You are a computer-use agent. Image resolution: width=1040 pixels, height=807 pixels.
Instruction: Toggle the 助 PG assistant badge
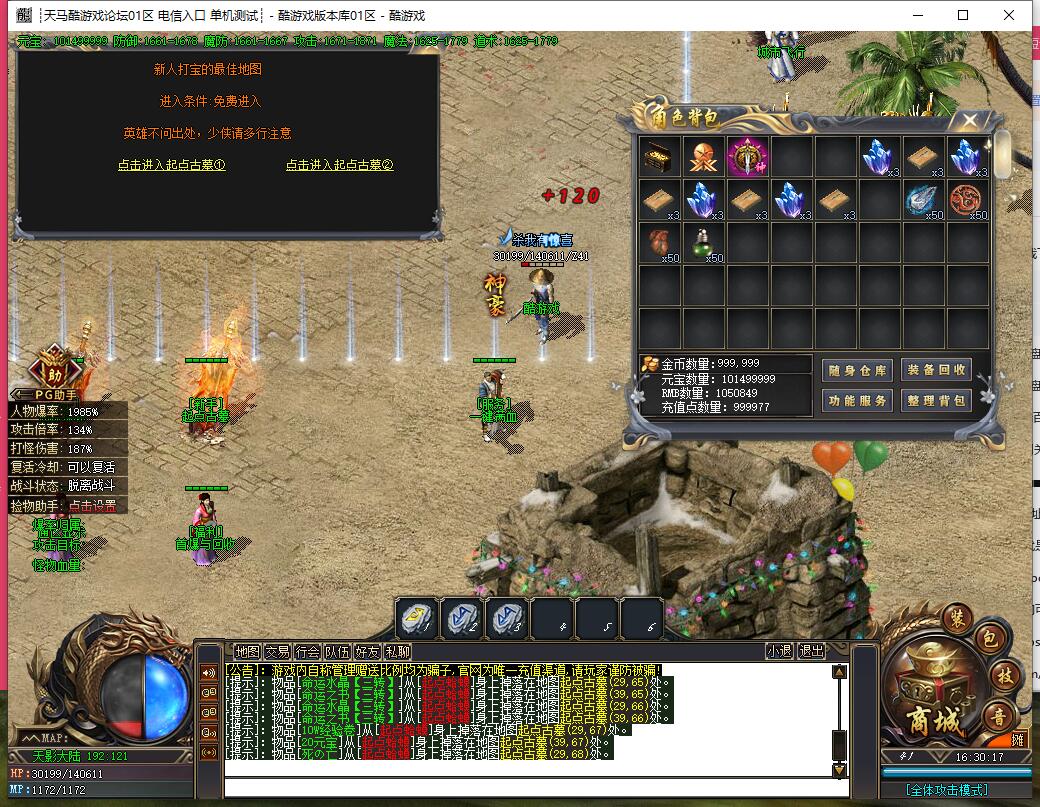pos(54,373)
